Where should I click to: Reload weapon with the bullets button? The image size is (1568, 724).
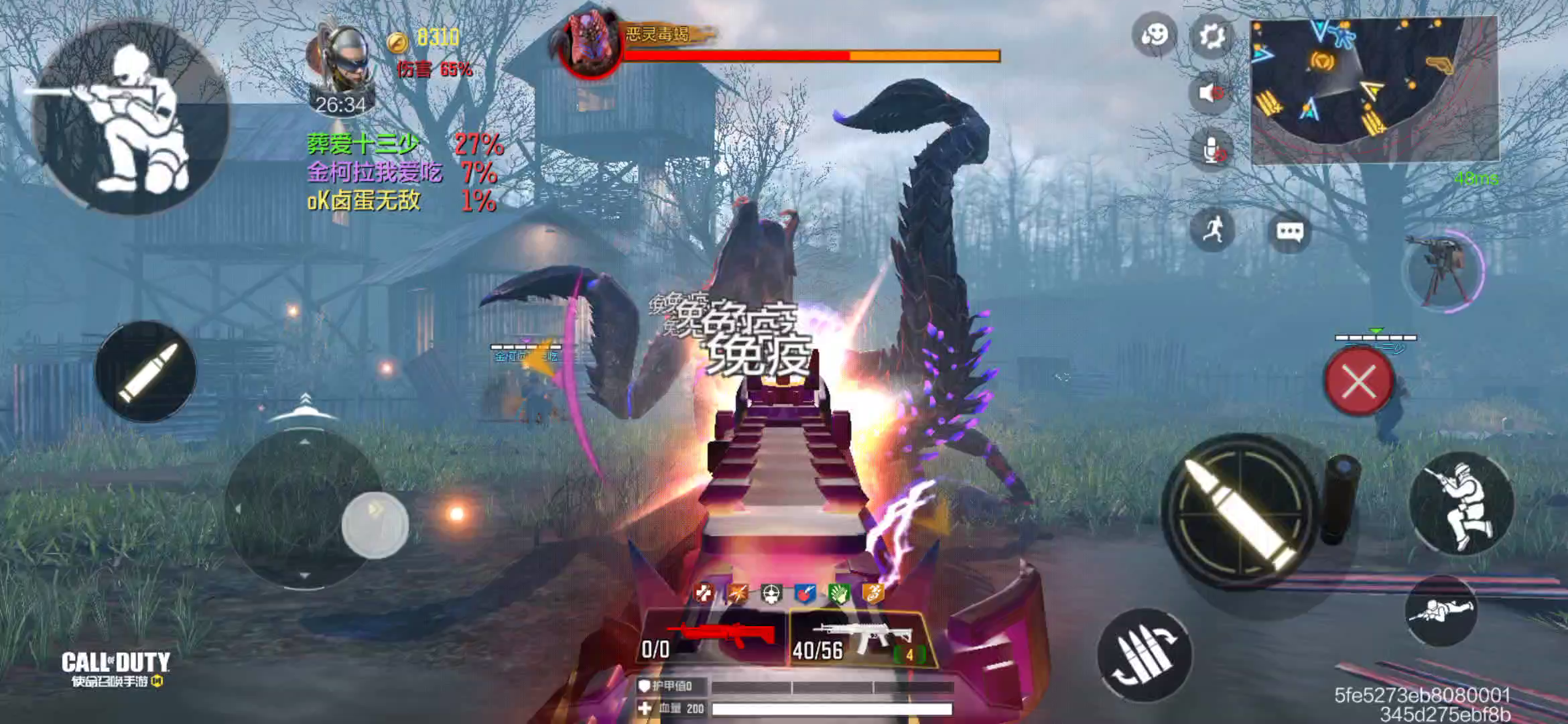(x=1143, y=655)
